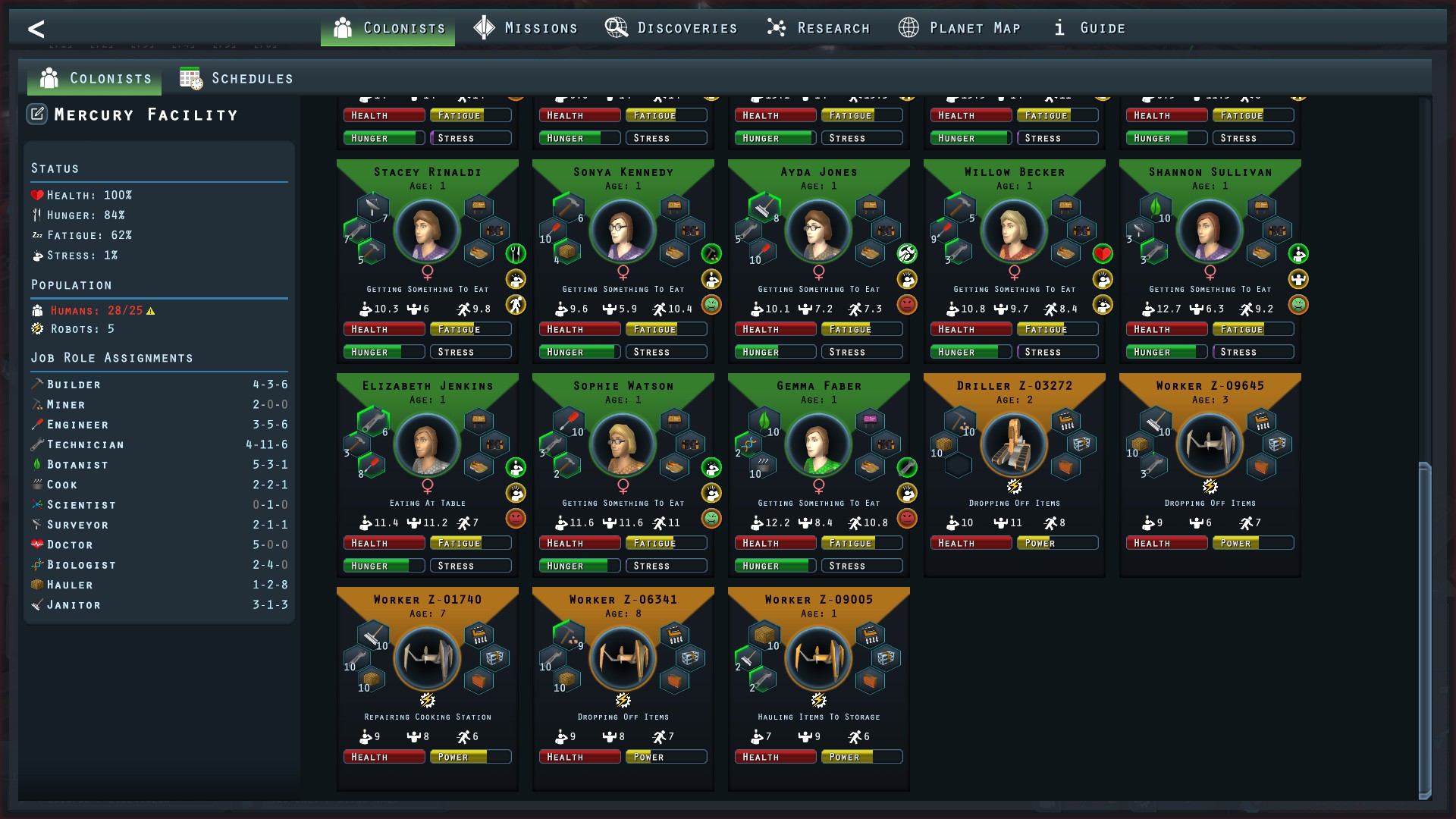
Task: Choose Sonya Kennedy's portrait
Action: [623, 231]
